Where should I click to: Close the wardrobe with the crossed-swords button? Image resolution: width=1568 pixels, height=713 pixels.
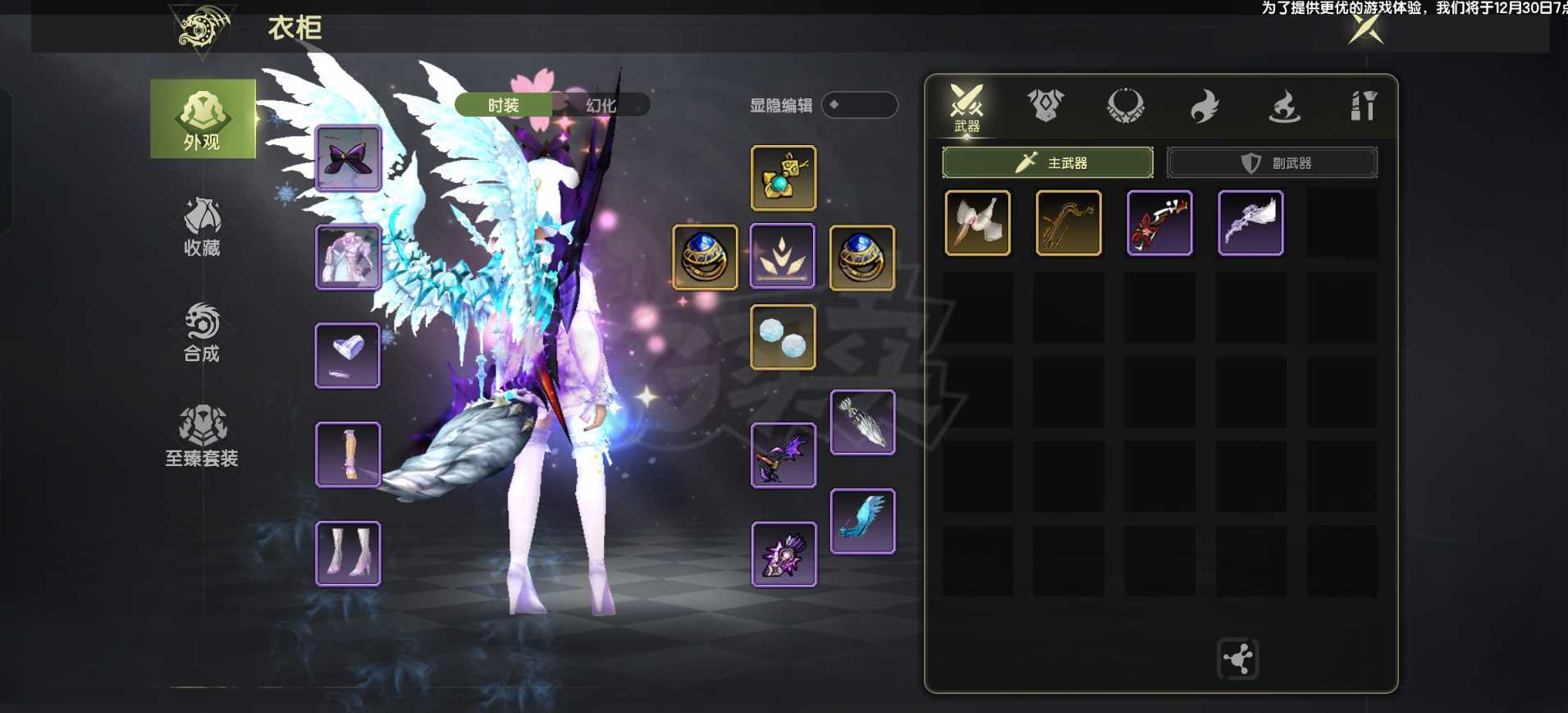click(x=1366, y=29)
